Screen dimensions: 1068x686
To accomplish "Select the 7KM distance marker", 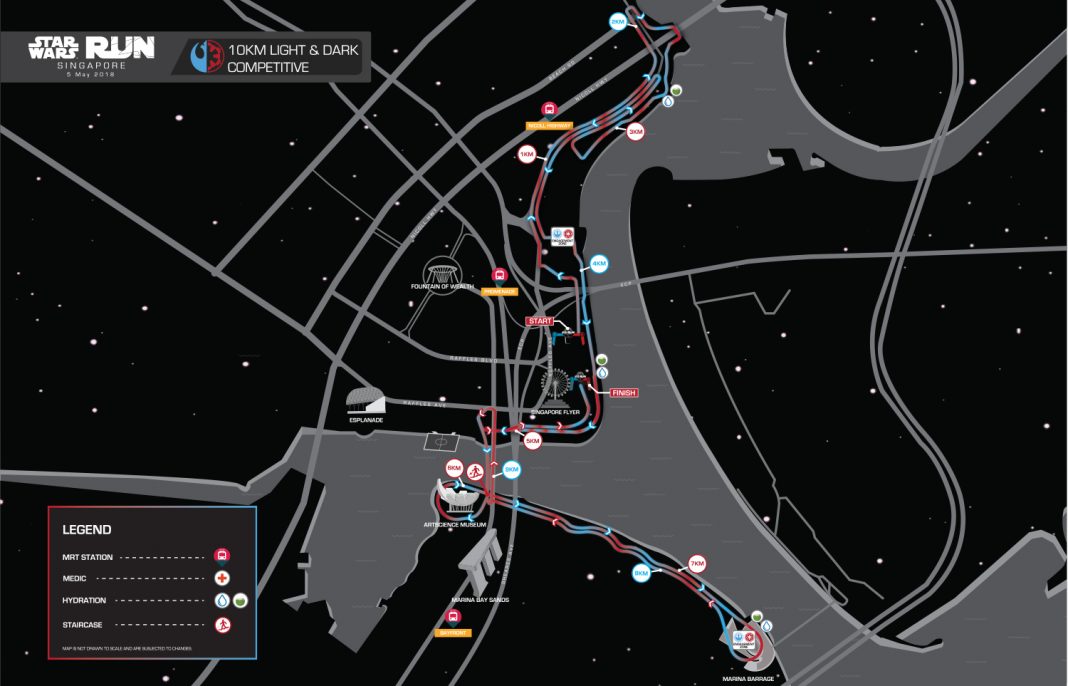I will (696, 562).
